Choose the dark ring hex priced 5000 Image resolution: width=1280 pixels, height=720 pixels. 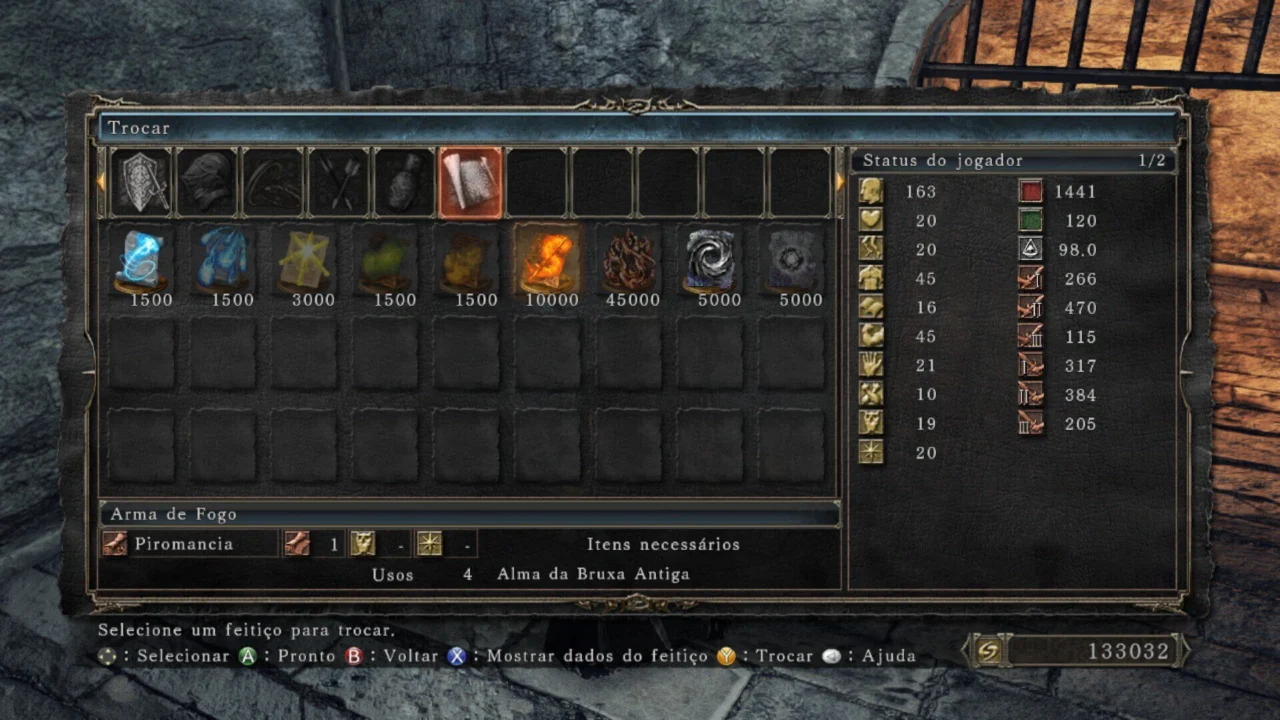pos(791,260)
